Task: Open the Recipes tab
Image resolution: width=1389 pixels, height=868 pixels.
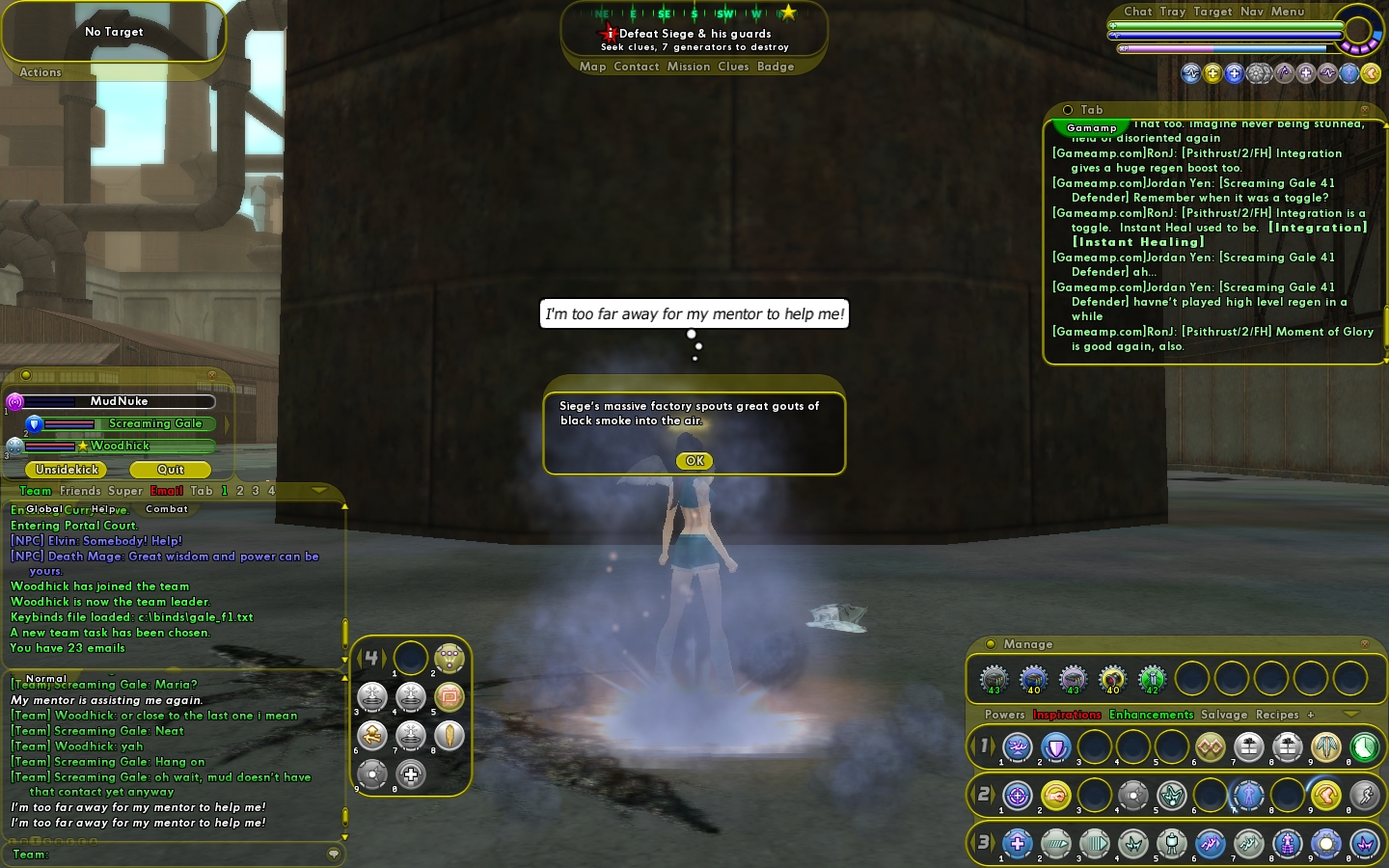Action: coord(1277,715)
